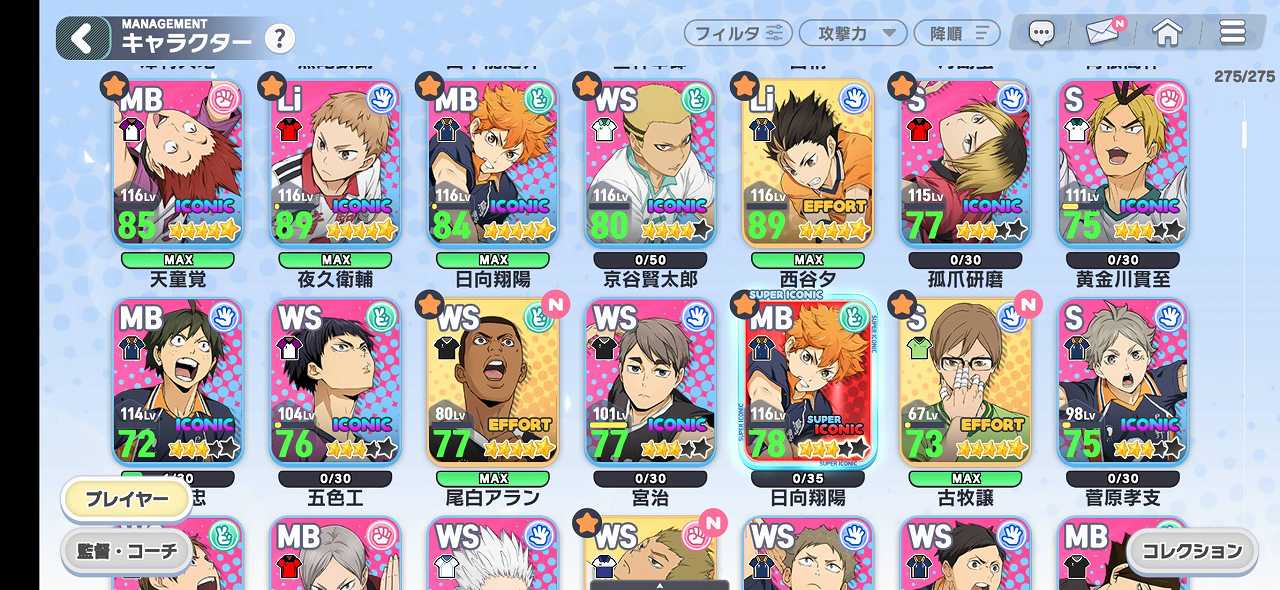Open the 攻撃力 sort dropdown
This screenshot has width=1280, height=590.
853,33
